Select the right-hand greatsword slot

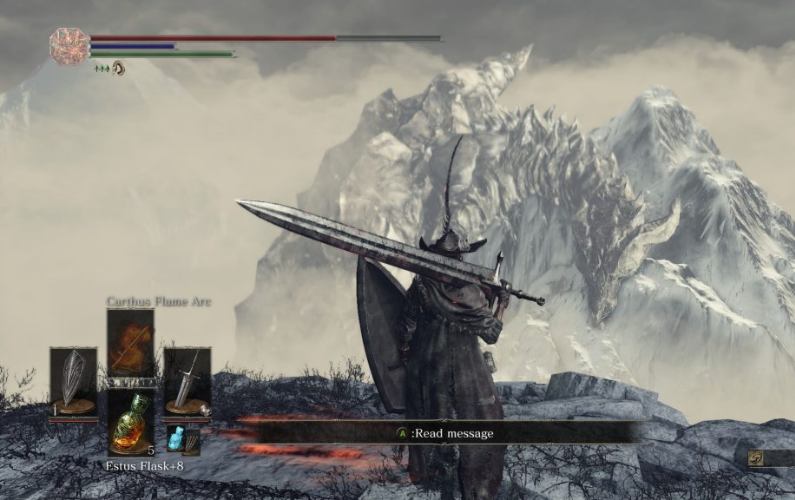[x=187, y=381]
